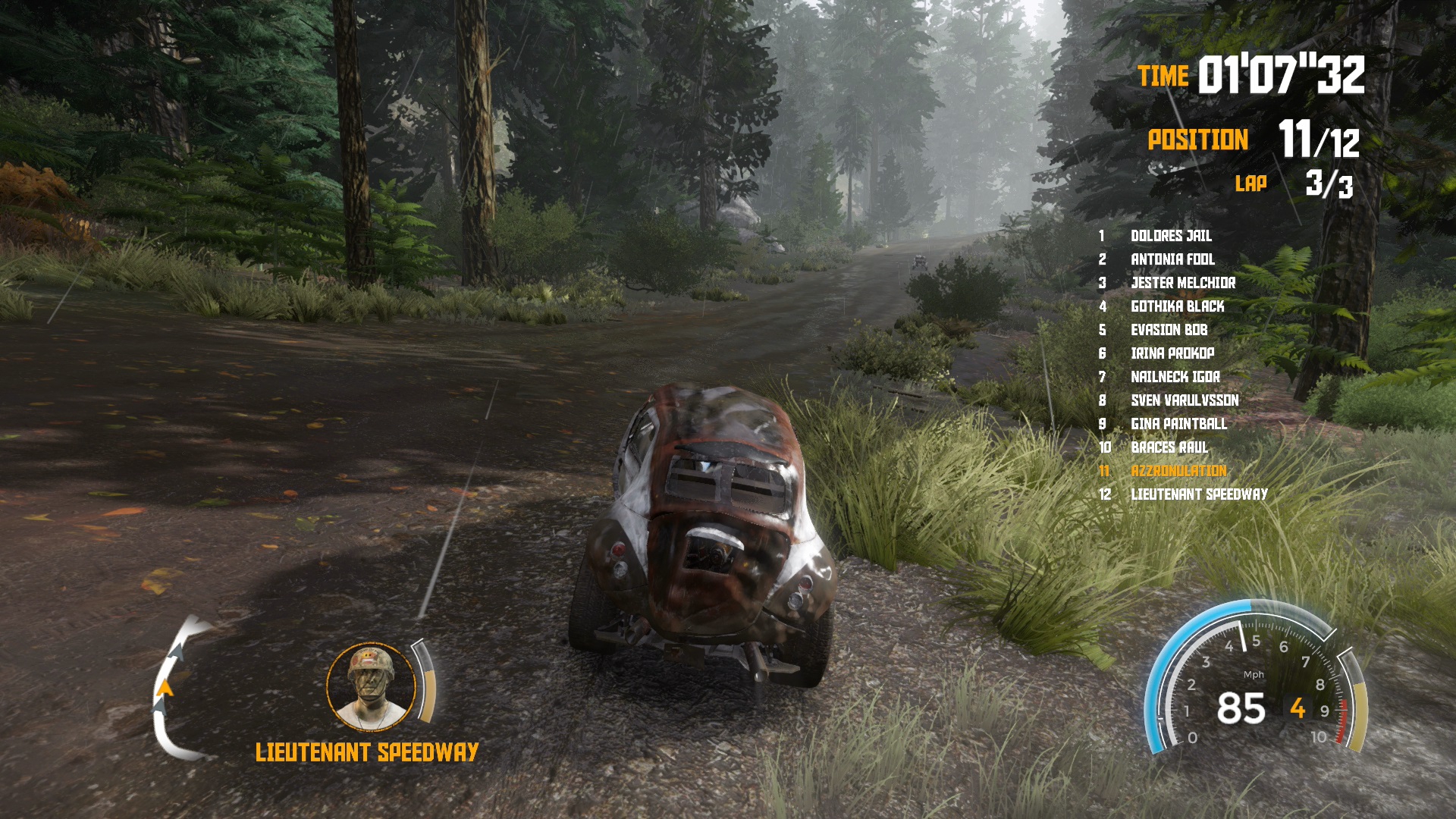Viewport: 1456px width, 819px height.
Task: Pick Evasion Bob from the racer list
Action: [x=1169, y=330]
